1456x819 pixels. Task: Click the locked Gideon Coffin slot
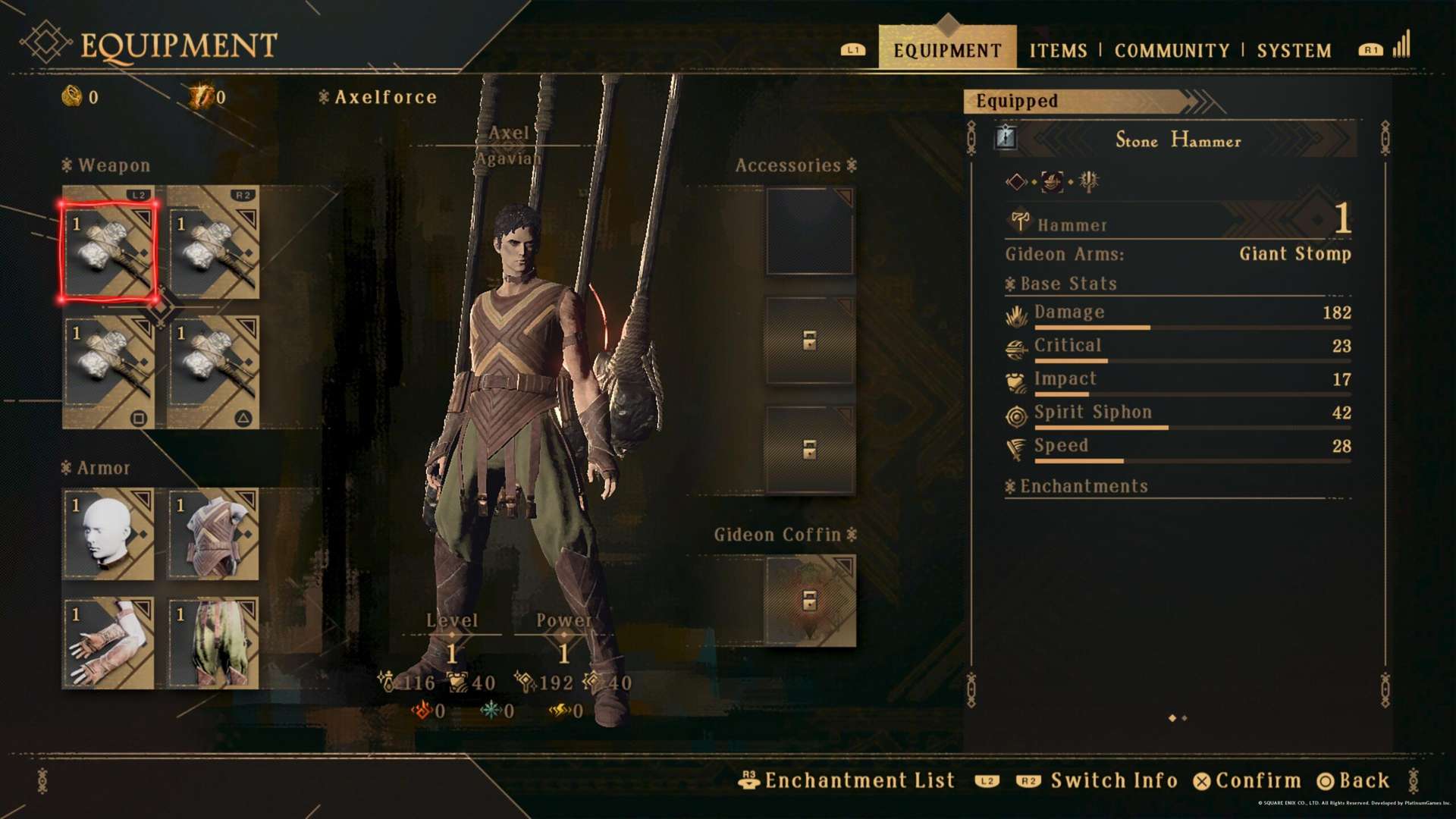810,601
